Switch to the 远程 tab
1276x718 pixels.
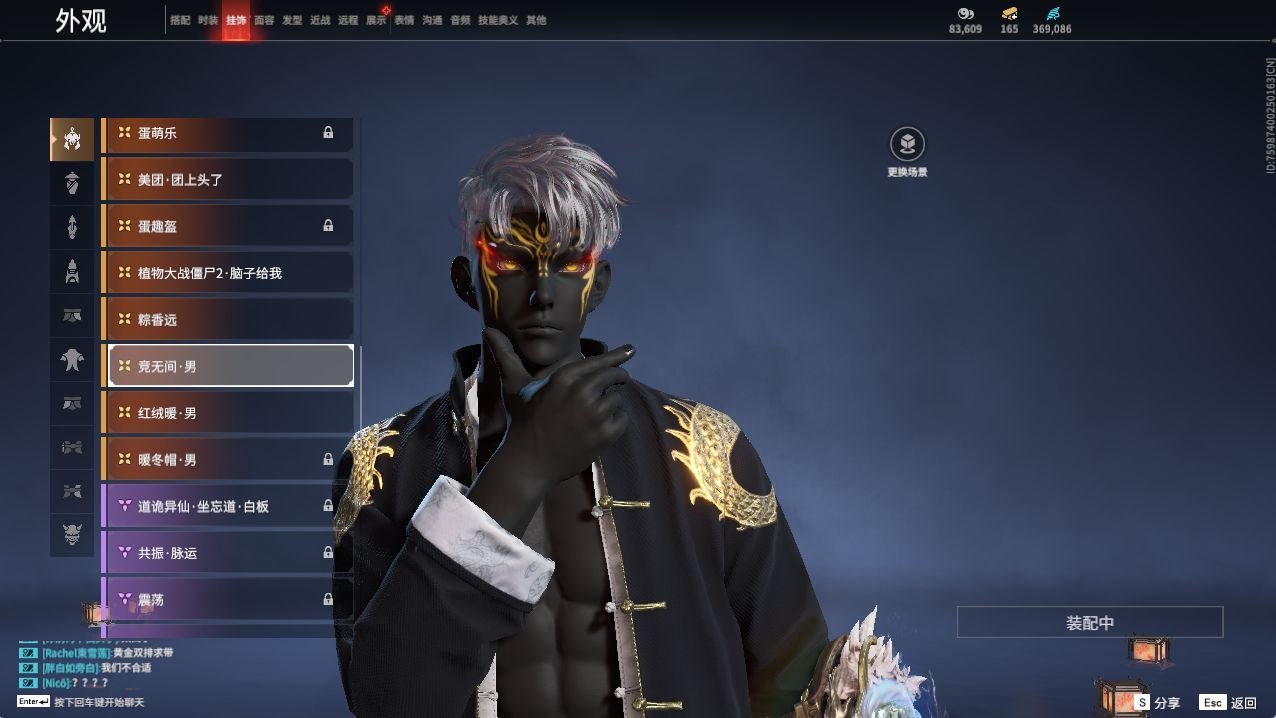pos(348,20)
